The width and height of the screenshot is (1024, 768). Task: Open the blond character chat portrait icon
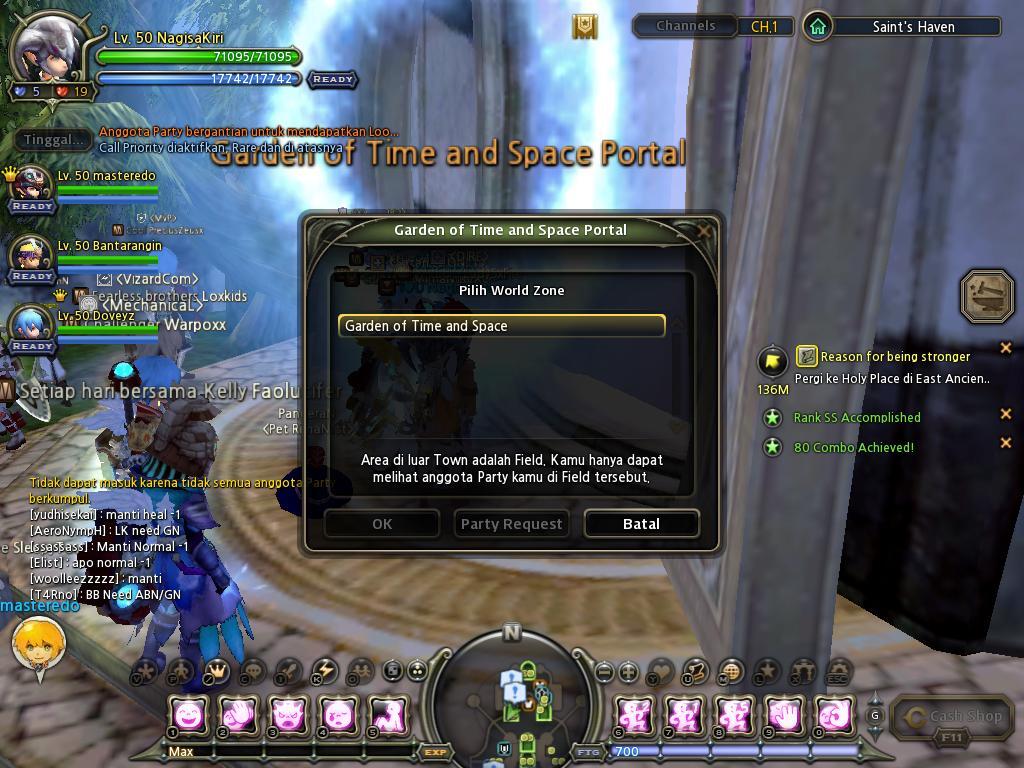point(38,645)
